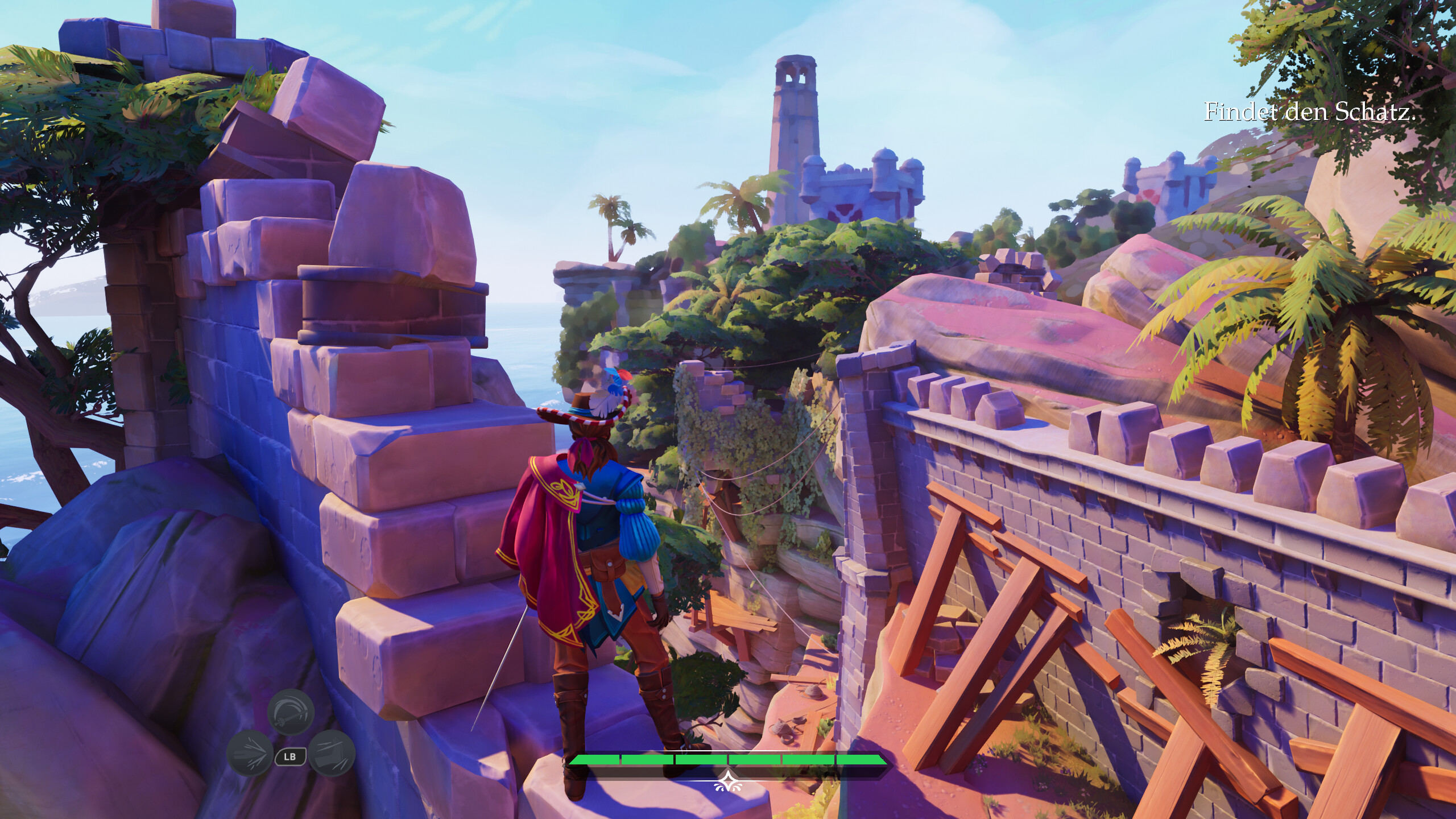Screen dimensions: 1456x819
Task: Activate the curved sword slash ability
Action: pyautogui.click(x=291, y=713)
